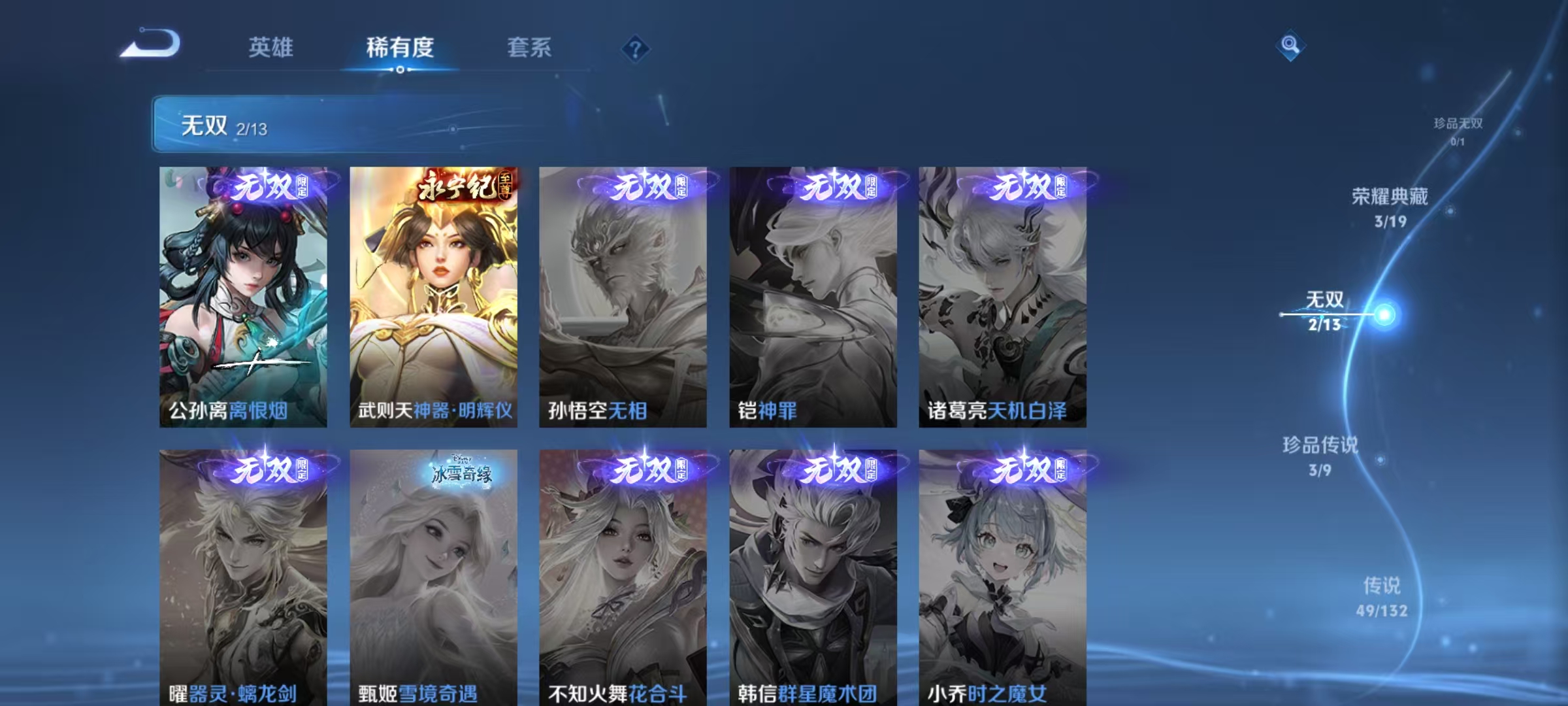Click the help question mark icon

(637, 48)
